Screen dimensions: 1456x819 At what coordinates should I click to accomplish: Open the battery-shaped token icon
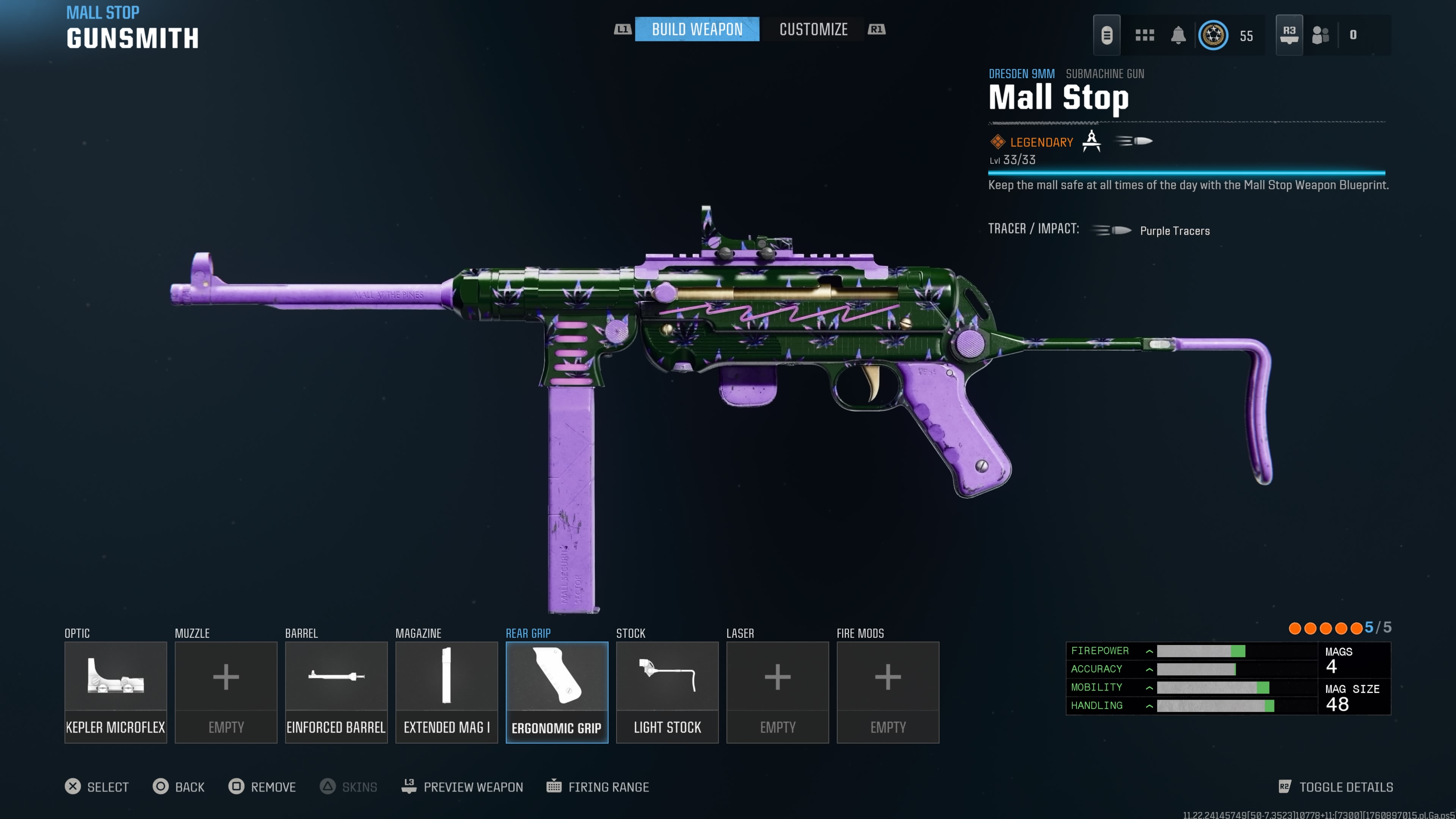[x=1106, y=35]
